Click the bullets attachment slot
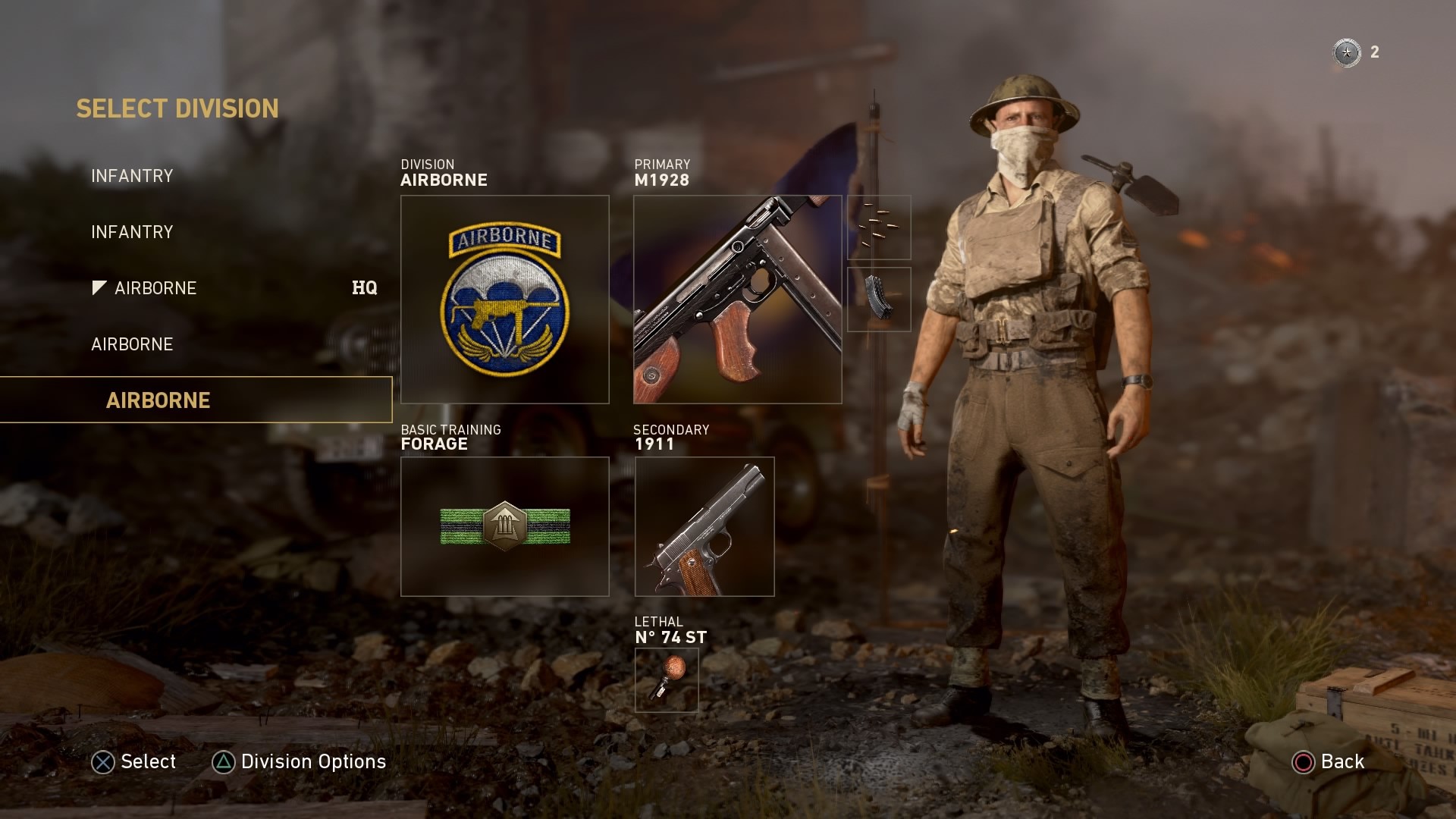 pyautogui.click(x=879, y=227)
